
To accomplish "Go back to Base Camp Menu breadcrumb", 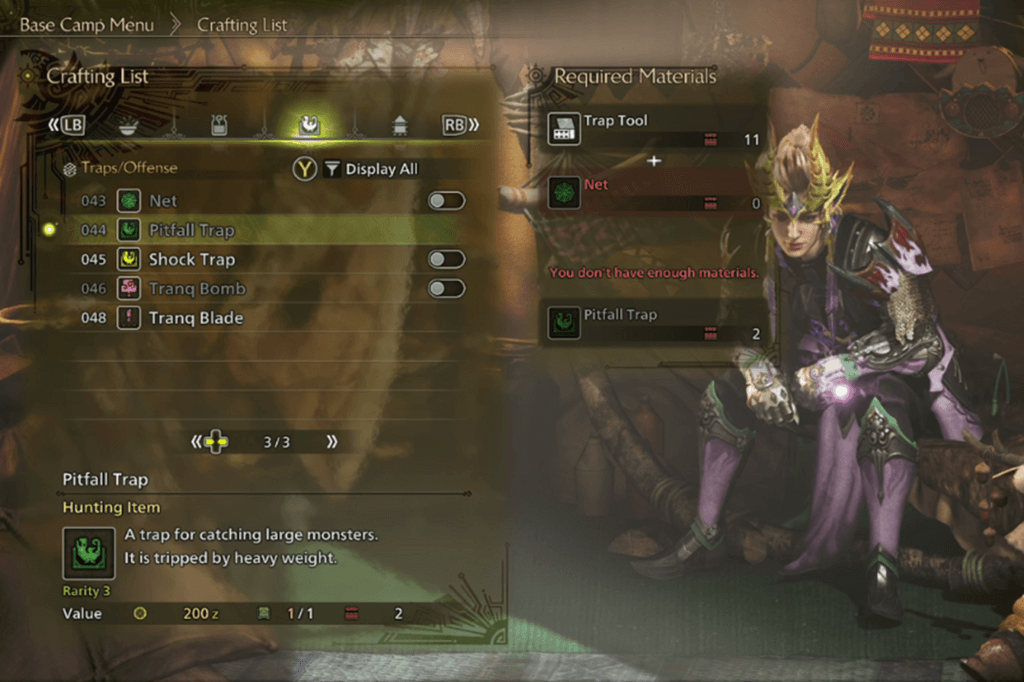I will pyautogui.click(x=86, y=25).
